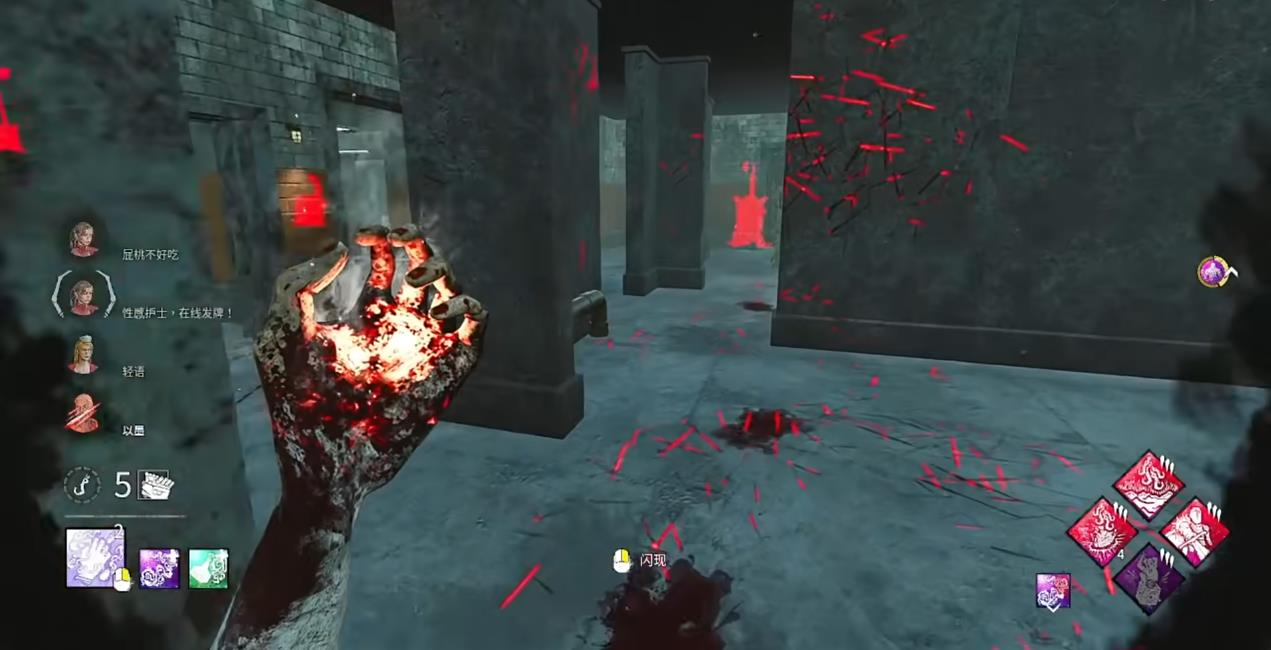
Task: Click the small purple offering icon near perks
Action: coord(1053,590)
